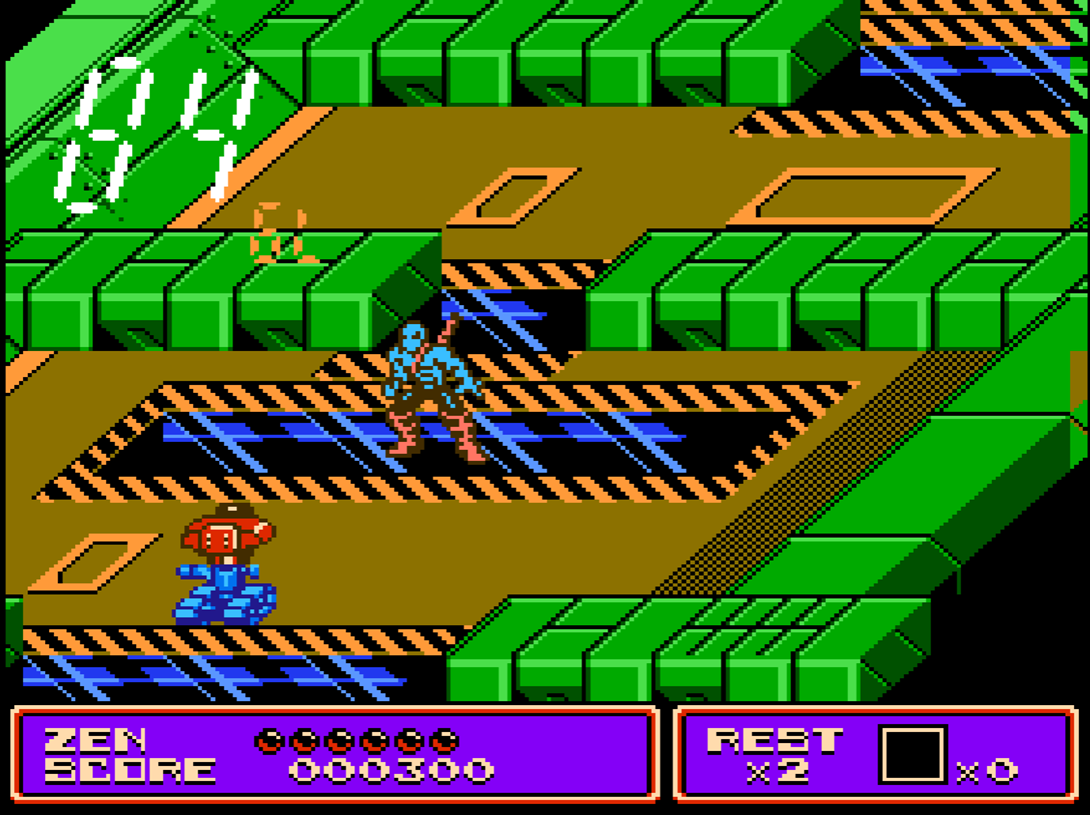Select the empty item box beside REST

[x=912, y=755]
